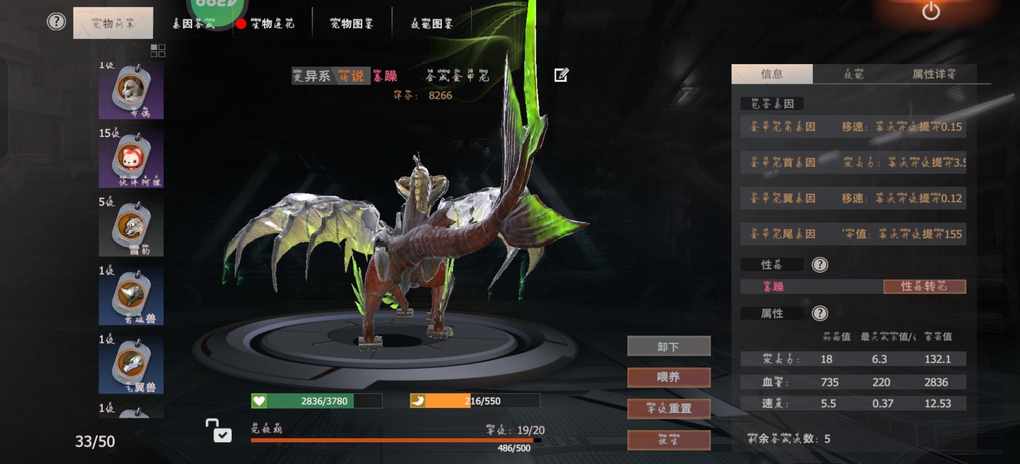Open the 属性 attribute details tab
Image resolution: width=1020 pixels, height=464 pixels.
pos(933,74)
